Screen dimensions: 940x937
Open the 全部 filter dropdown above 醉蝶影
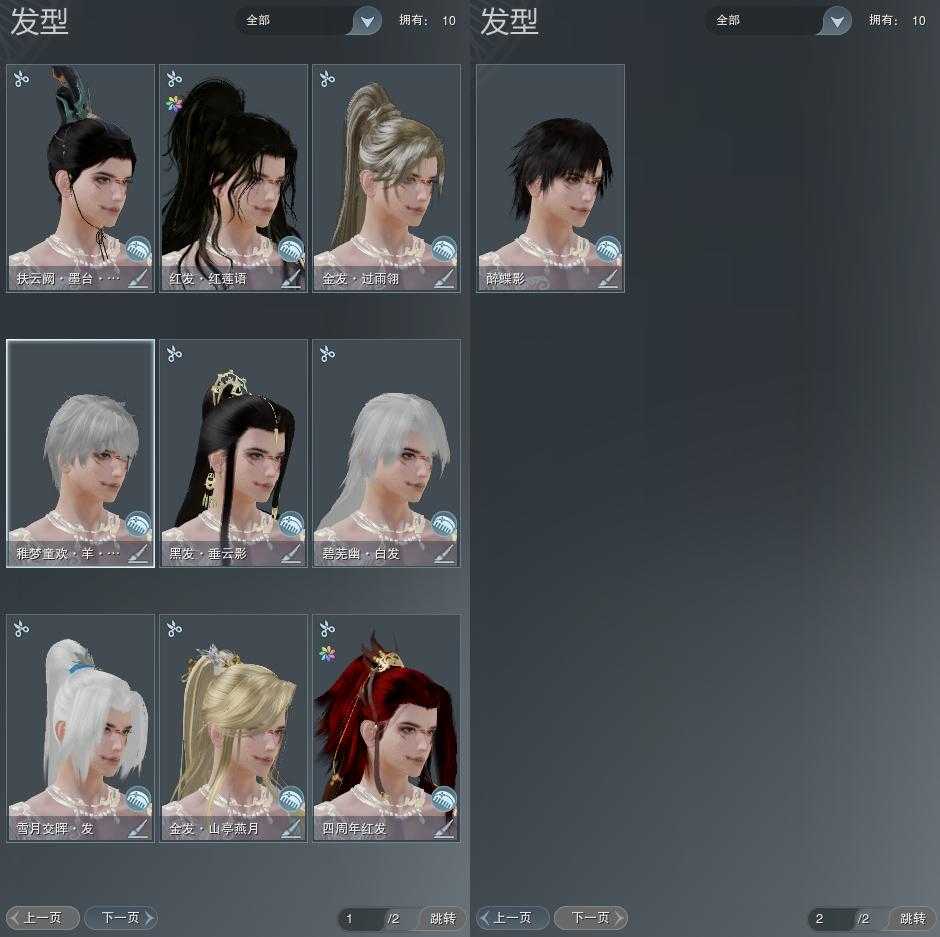pyautogui.click(x=837, y=20)
